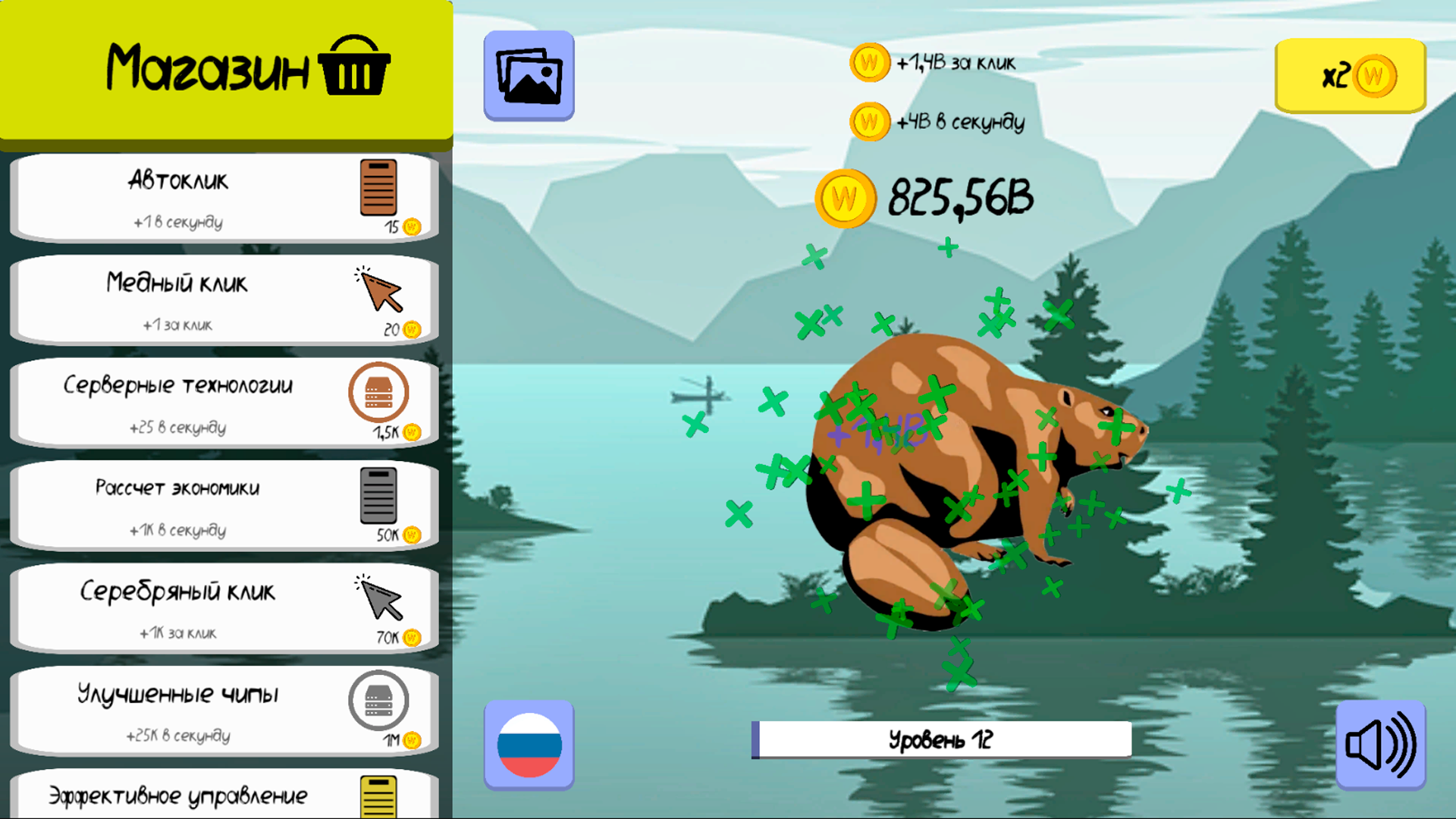Click the total balance coin showing 825,56B

click(847, 197)
